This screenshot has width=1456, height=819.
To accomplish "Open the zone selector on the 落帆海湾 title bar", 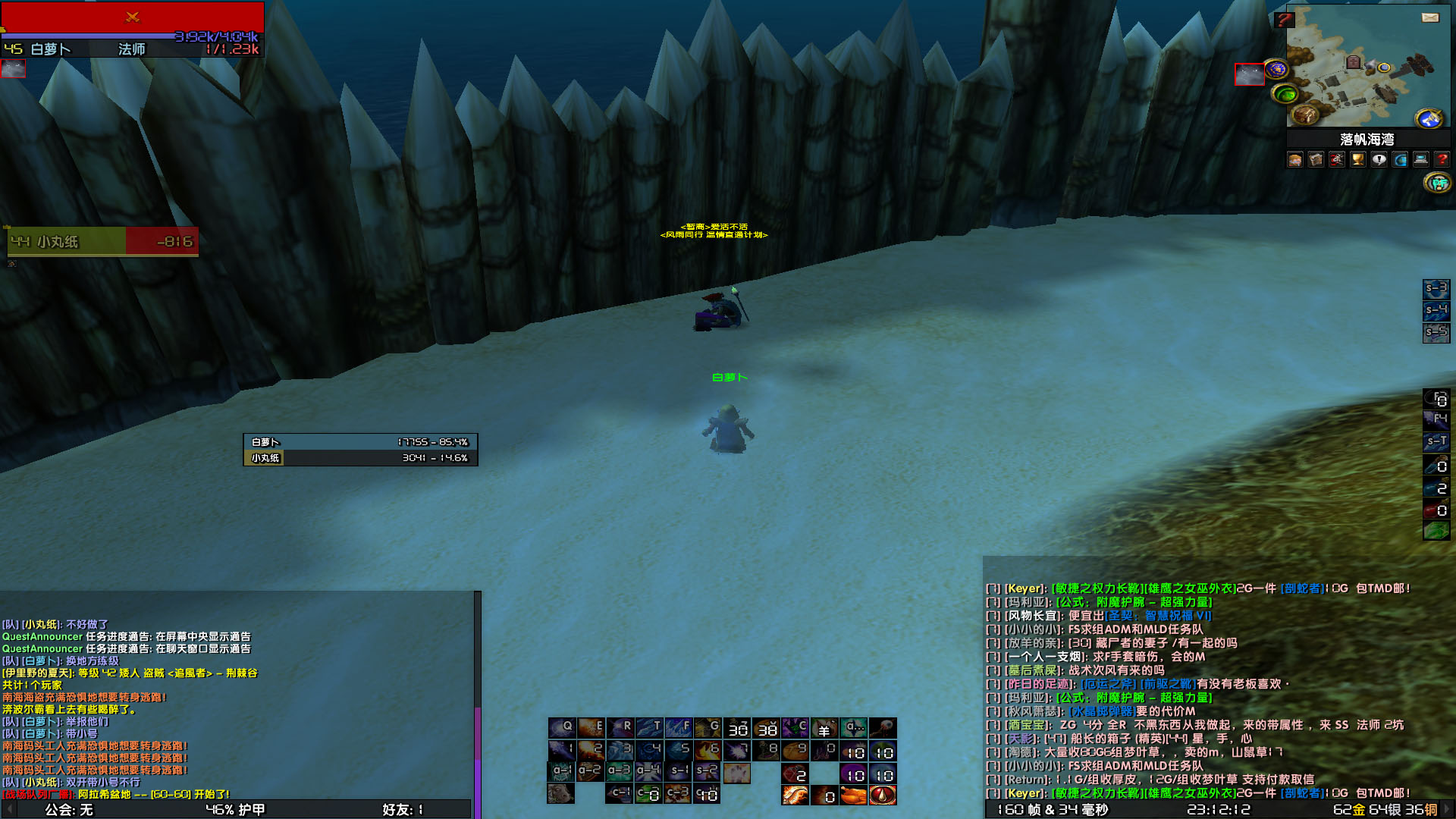I will (1365, 139).
